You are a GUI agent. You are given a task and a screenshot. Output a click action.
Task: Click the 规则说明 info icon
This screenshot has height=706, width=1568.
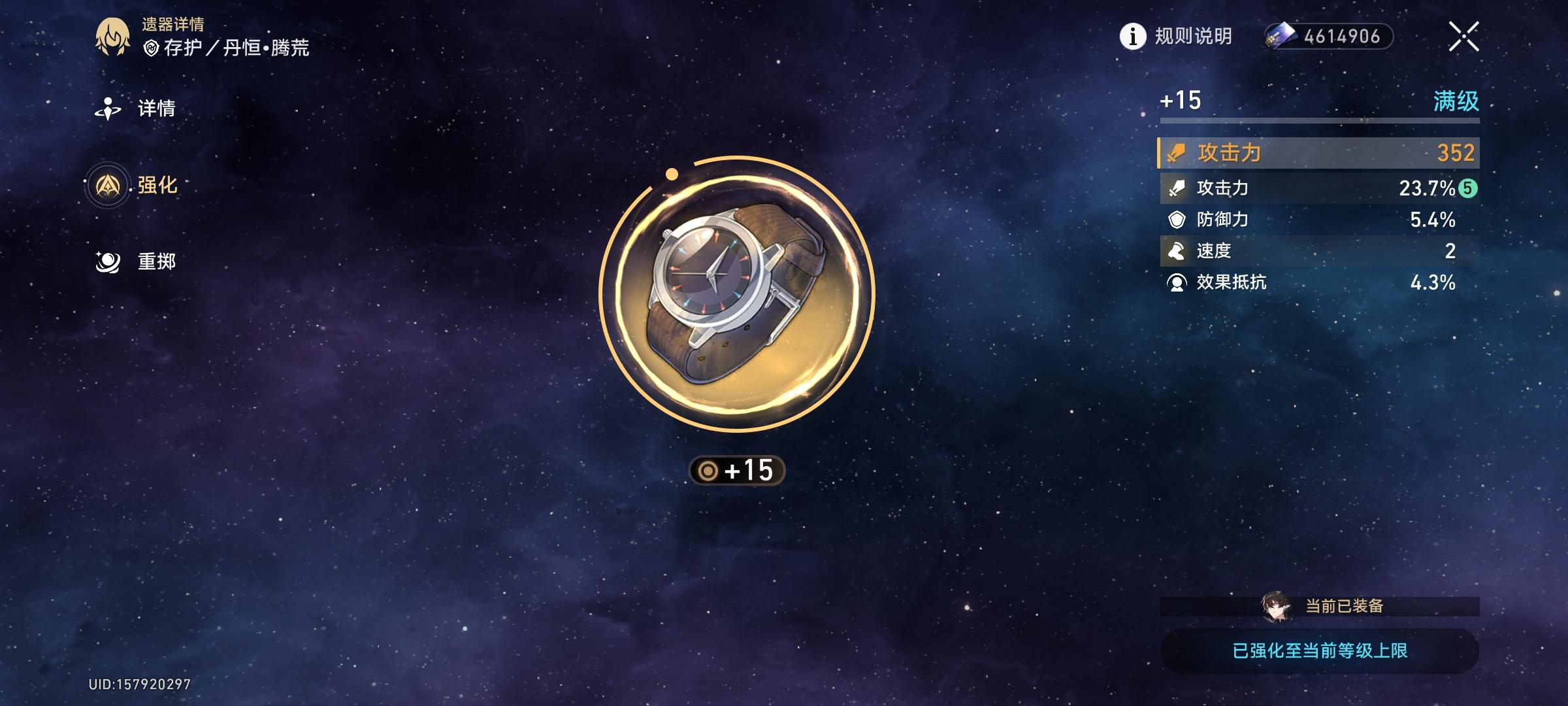coord(1132,37)
